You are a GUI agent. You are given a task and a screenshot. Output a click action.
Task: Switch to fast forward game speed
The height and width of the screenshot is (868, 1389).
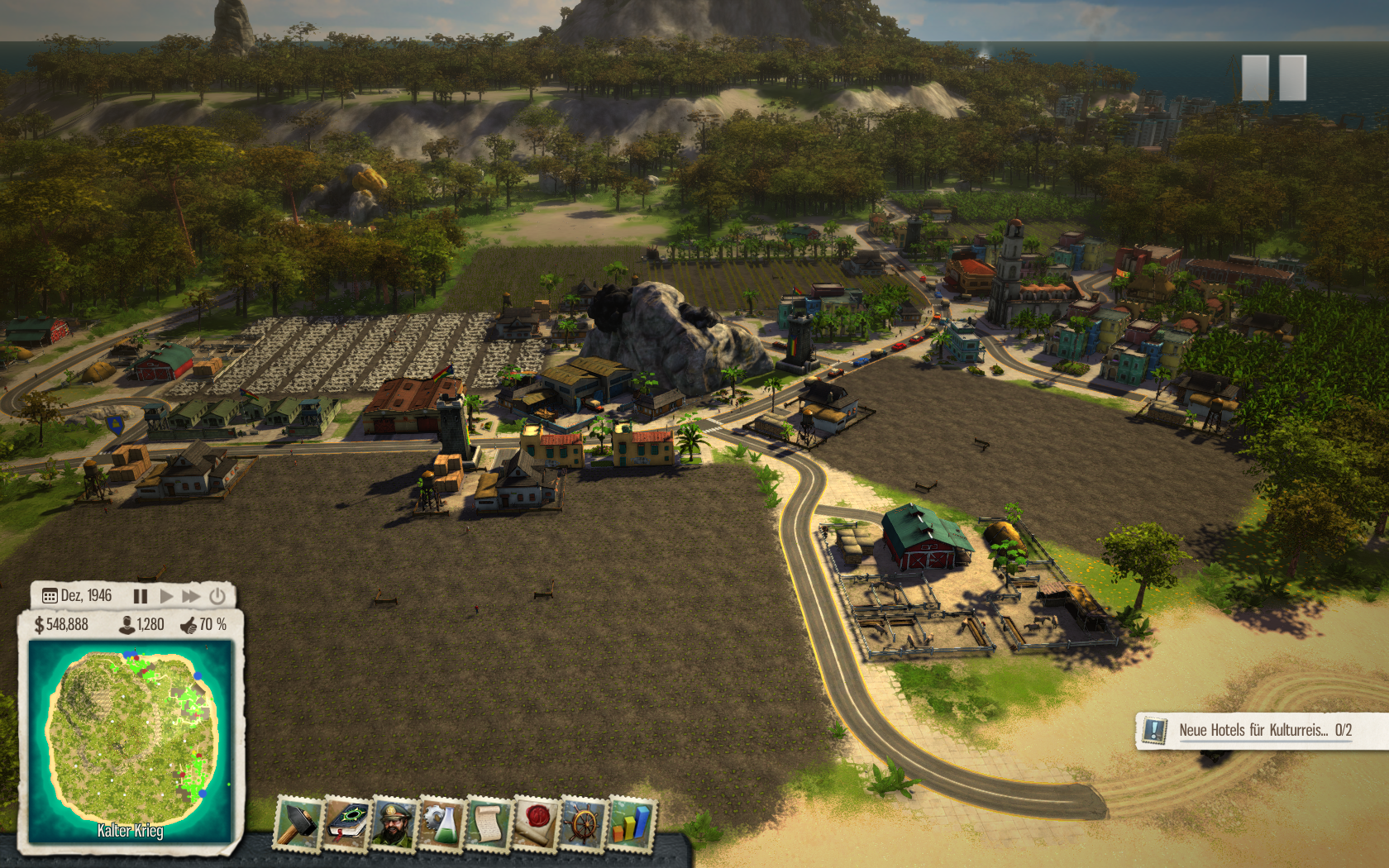[192, 596]
